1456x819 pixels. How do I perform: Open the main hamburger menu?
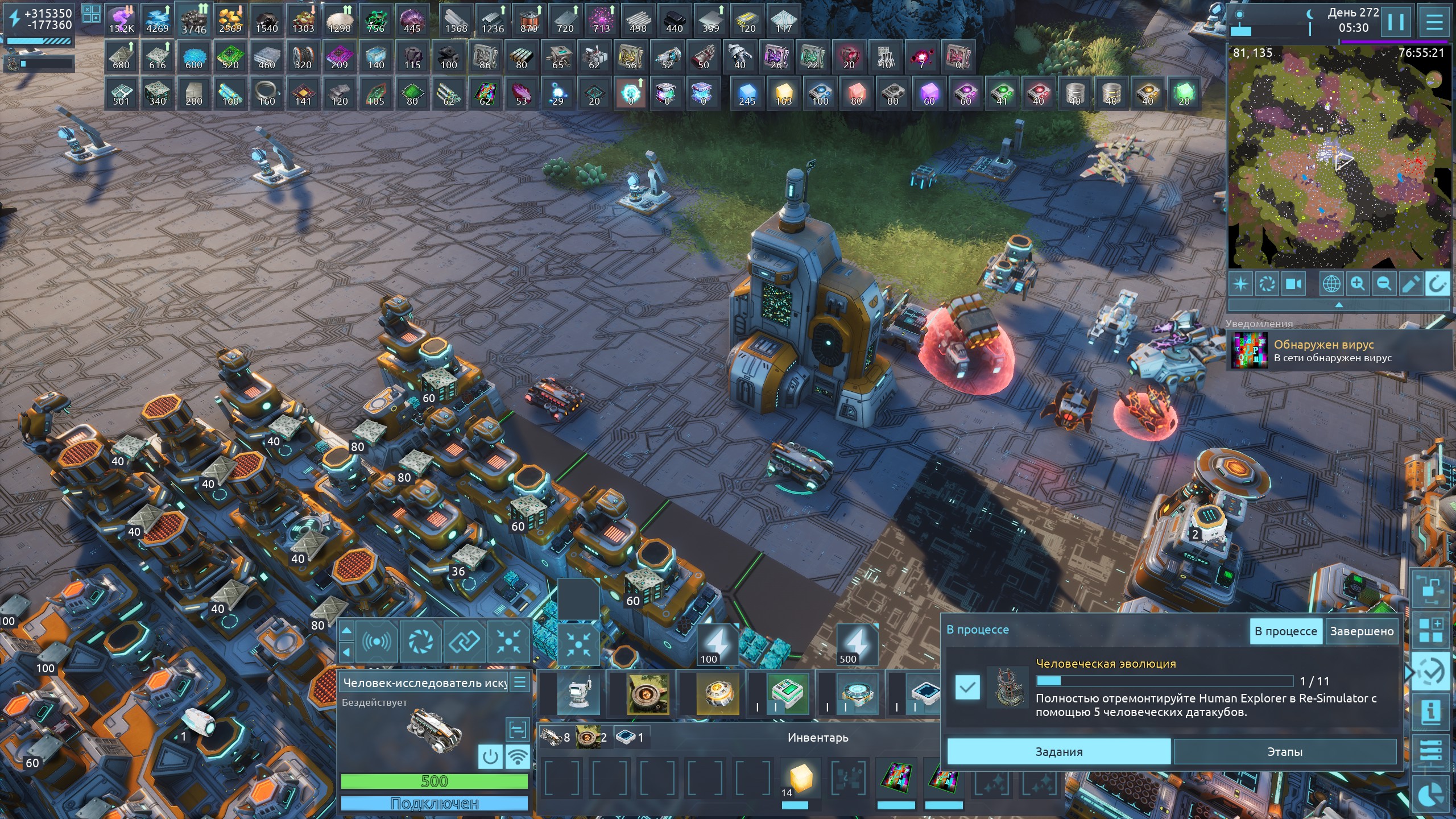pyautogui.click(x=1434, y=23)
